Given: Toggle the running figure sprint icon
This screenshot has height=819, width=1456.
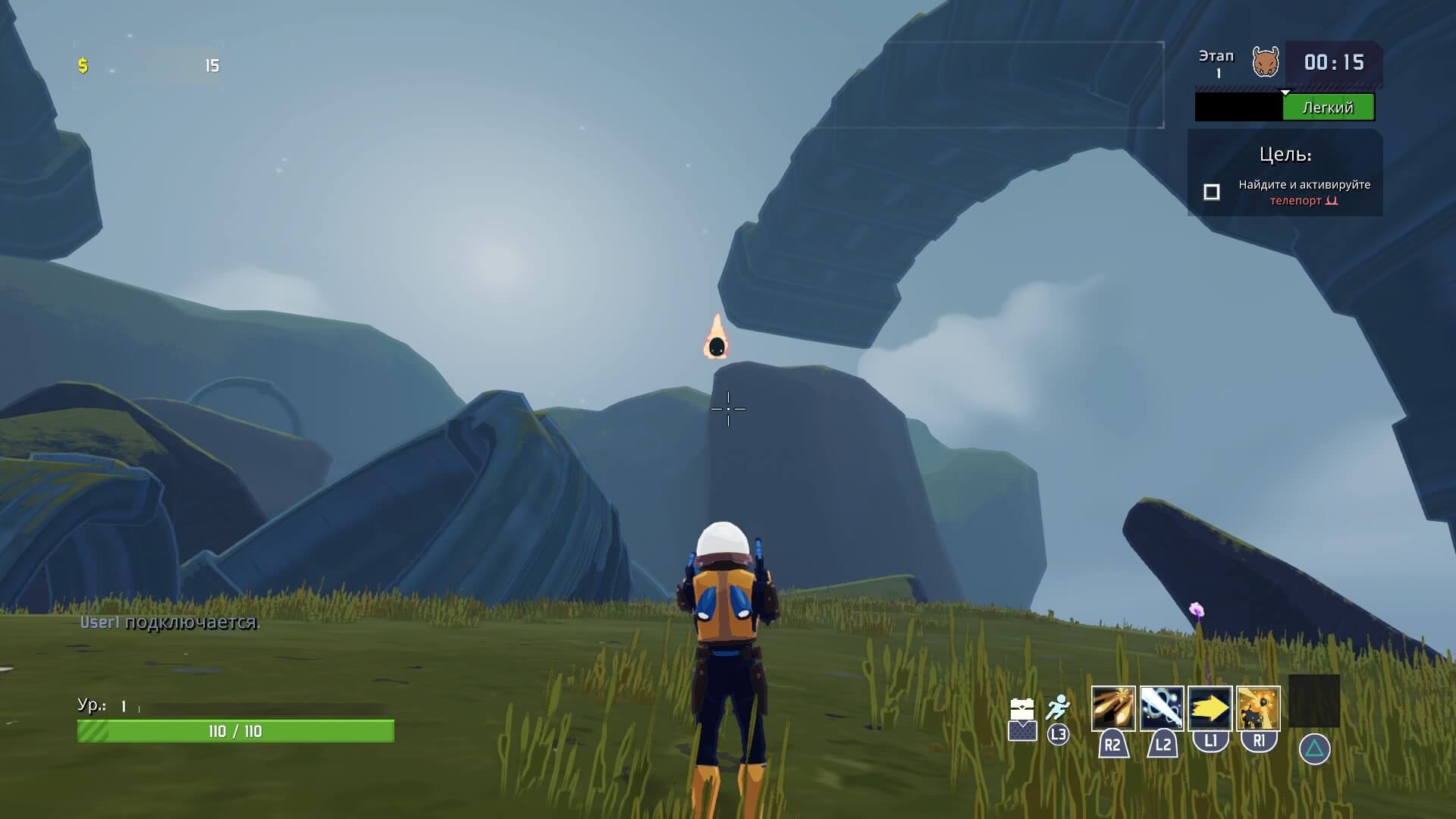Looking at the screenshot, I should [x=1058, y=708].
